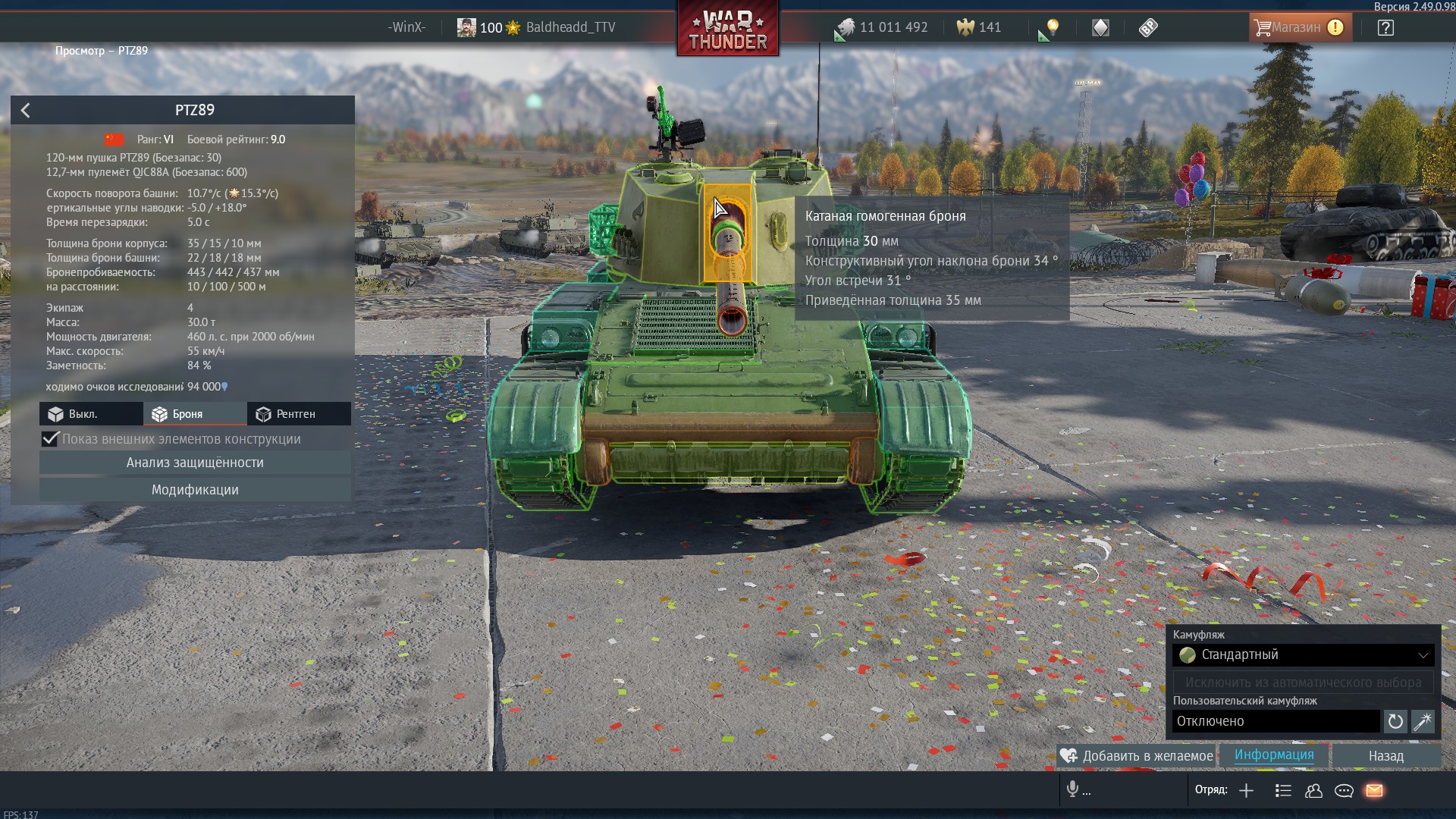Open the Baldheadd_TTV player profile
Screen dimensions: 1456x819
(x=570, y=28)
